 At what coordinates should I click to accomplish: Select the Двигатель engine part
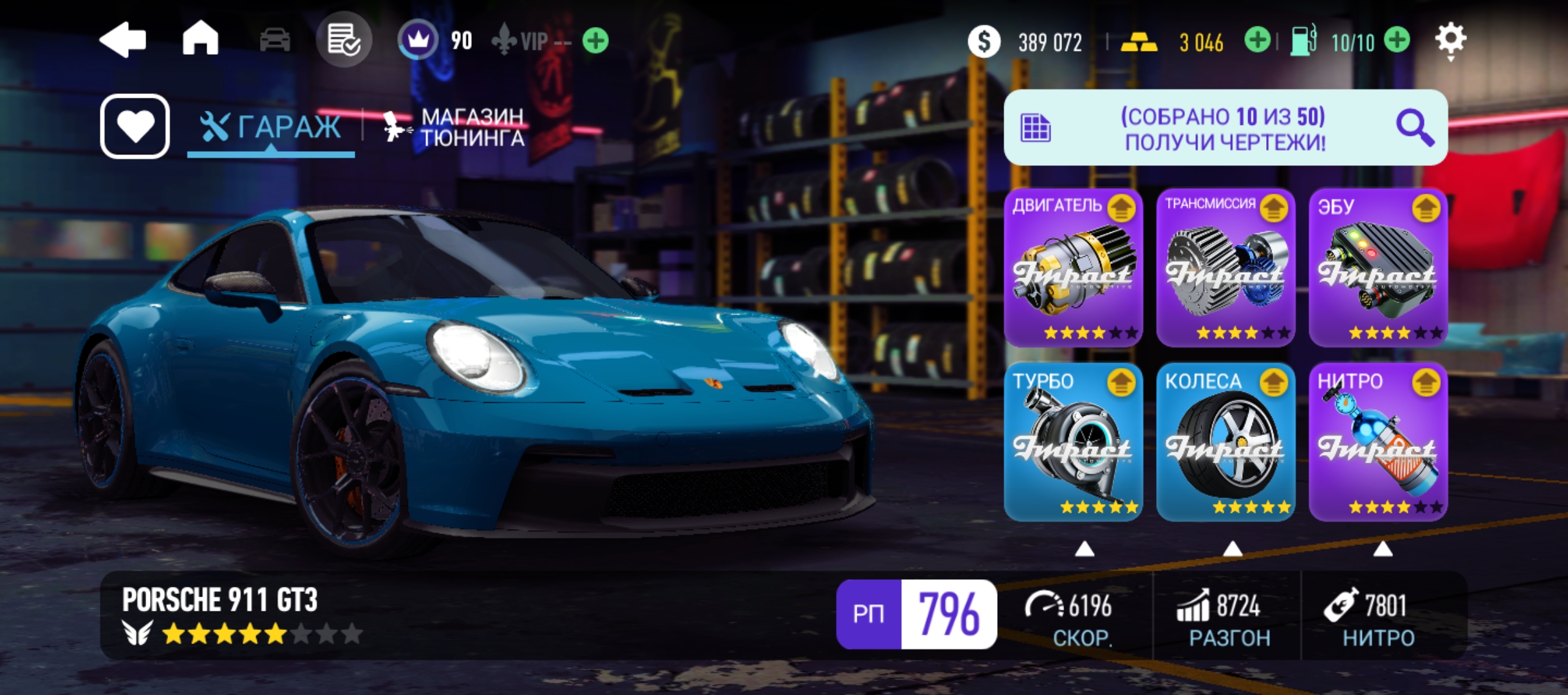click(1073, 268)
